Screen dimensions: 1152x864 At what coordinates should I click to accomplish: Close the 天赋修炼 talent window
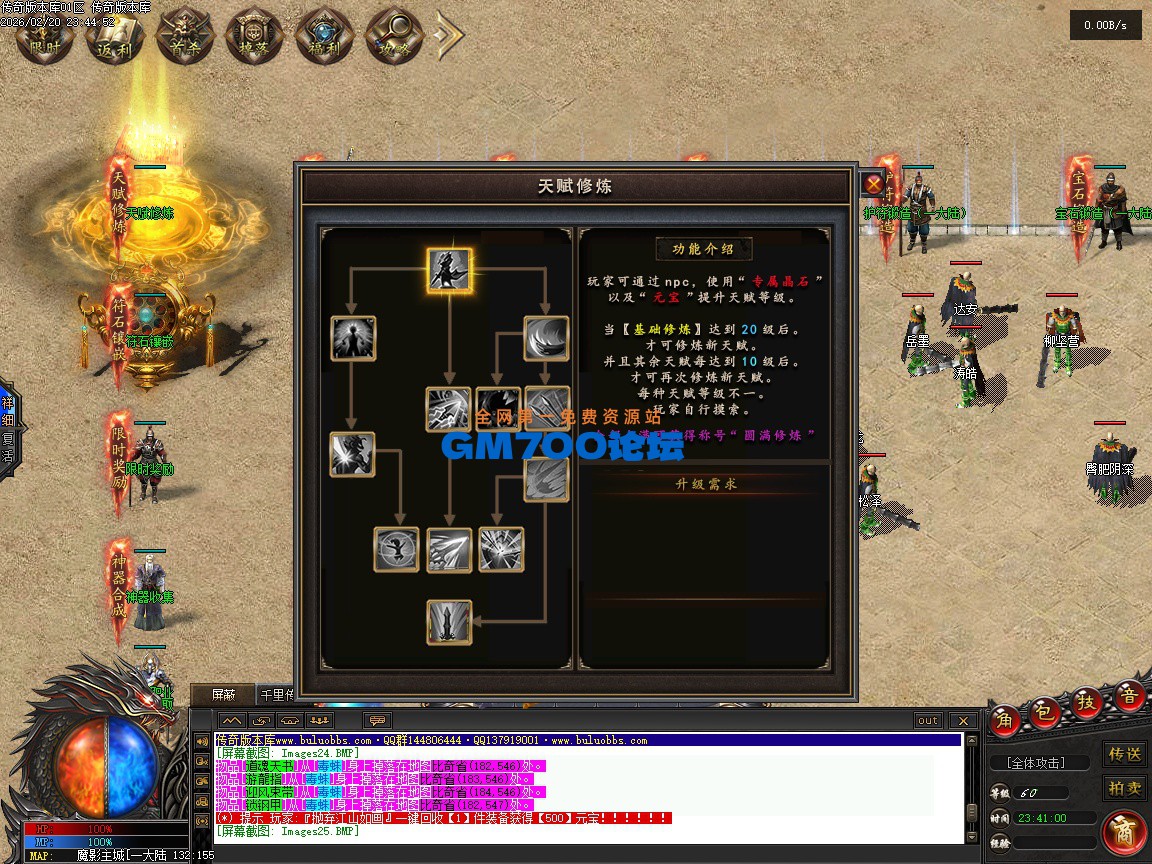click(x=873, y=184)
